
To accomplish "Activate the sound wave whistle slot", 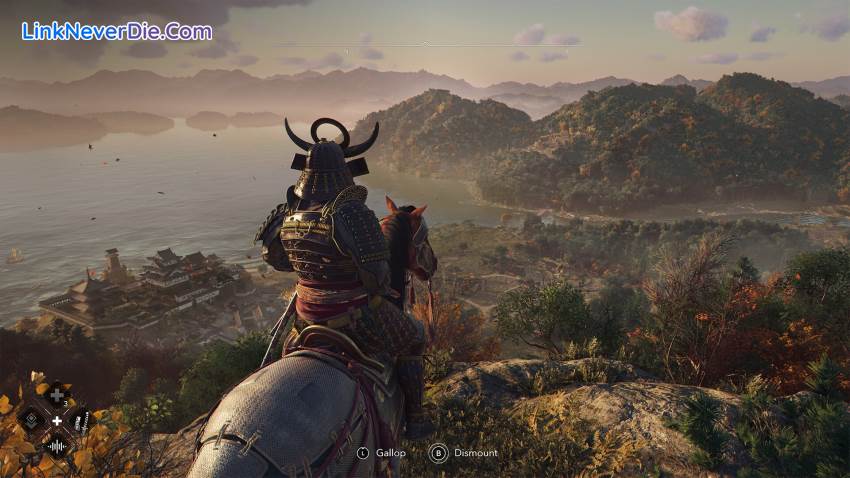I will pyautogui.click(x=57, y=446).
